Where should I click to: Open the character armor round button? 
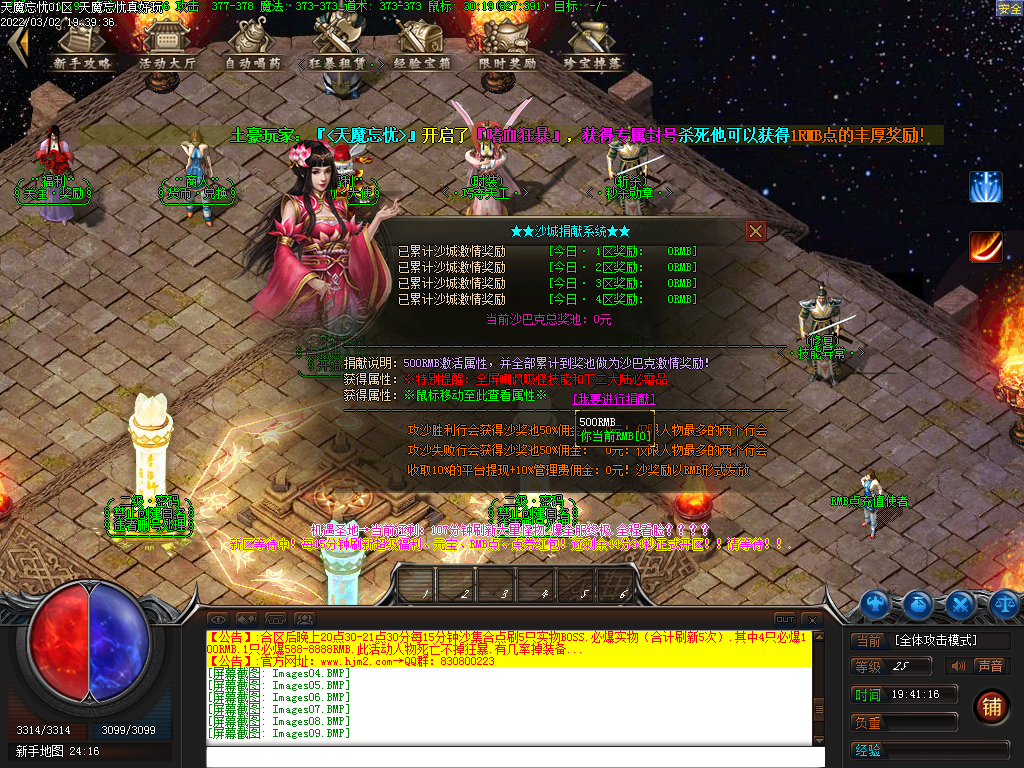(x=877, y=603)
